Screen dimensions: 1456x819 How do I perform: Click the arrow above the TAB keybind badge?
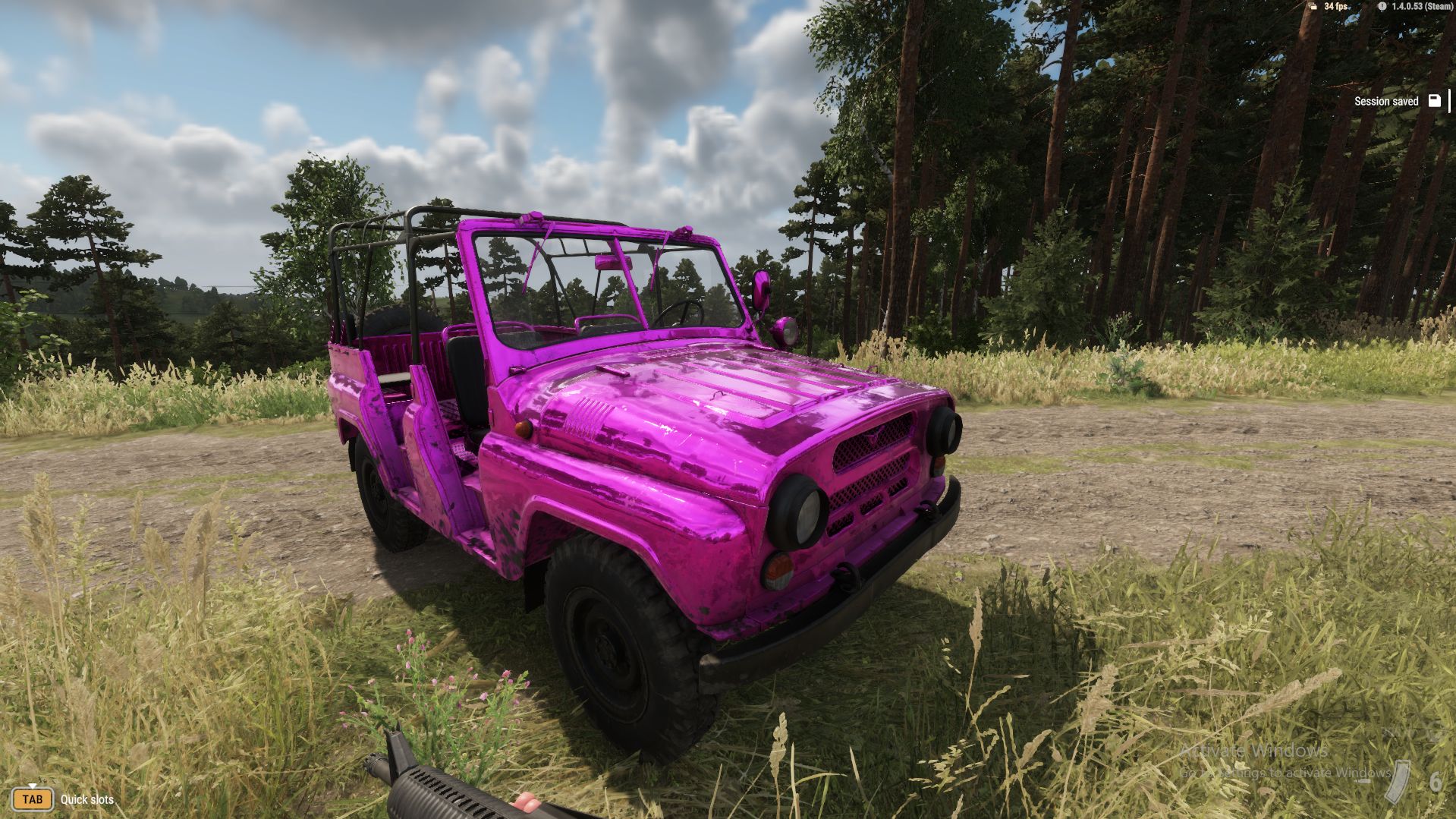pyautogui.click(x=33, y=786)
